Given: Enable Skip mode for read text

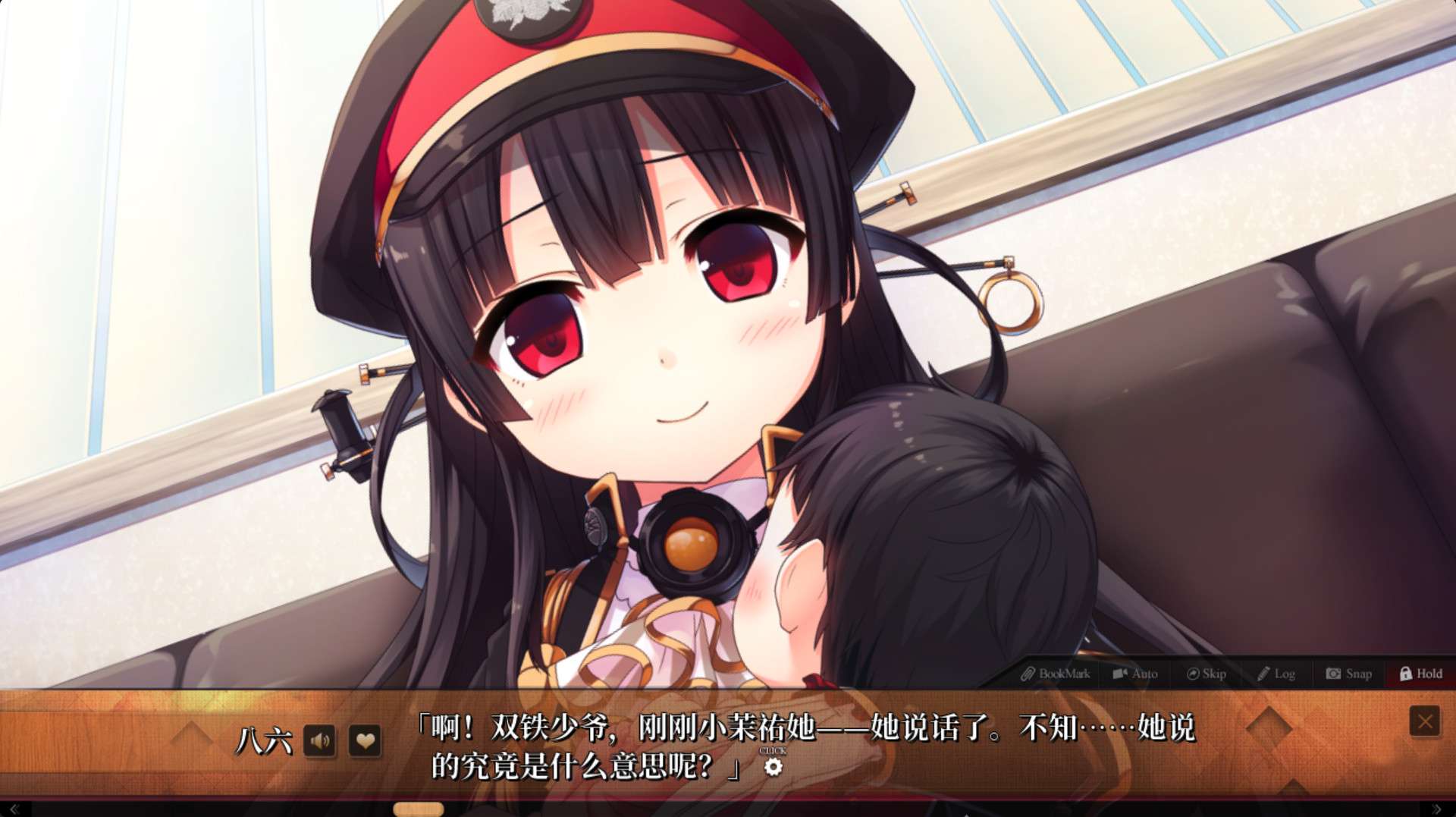Looking at the screenshot, I should (x=1207, y=674).
